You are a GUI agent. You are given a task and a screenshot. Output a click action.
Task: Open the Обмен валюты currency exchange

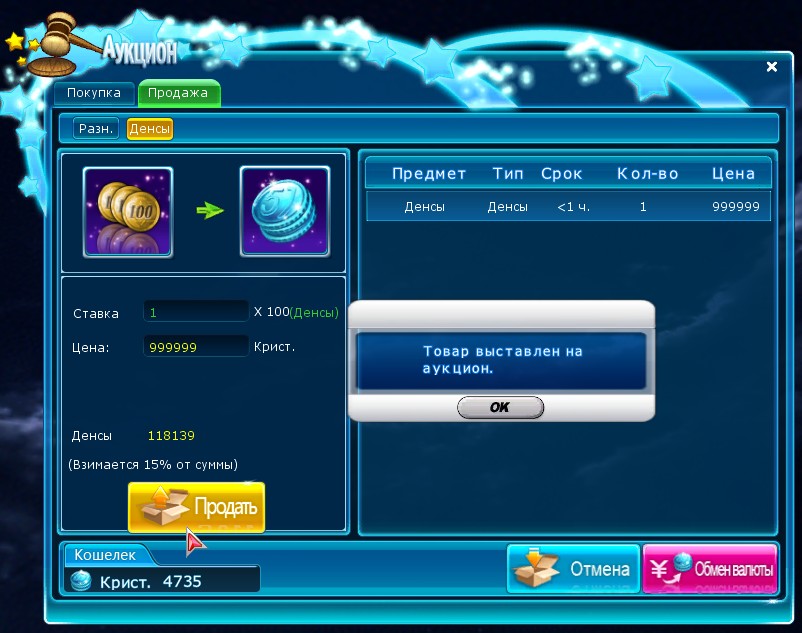click(x=710, y=569)
